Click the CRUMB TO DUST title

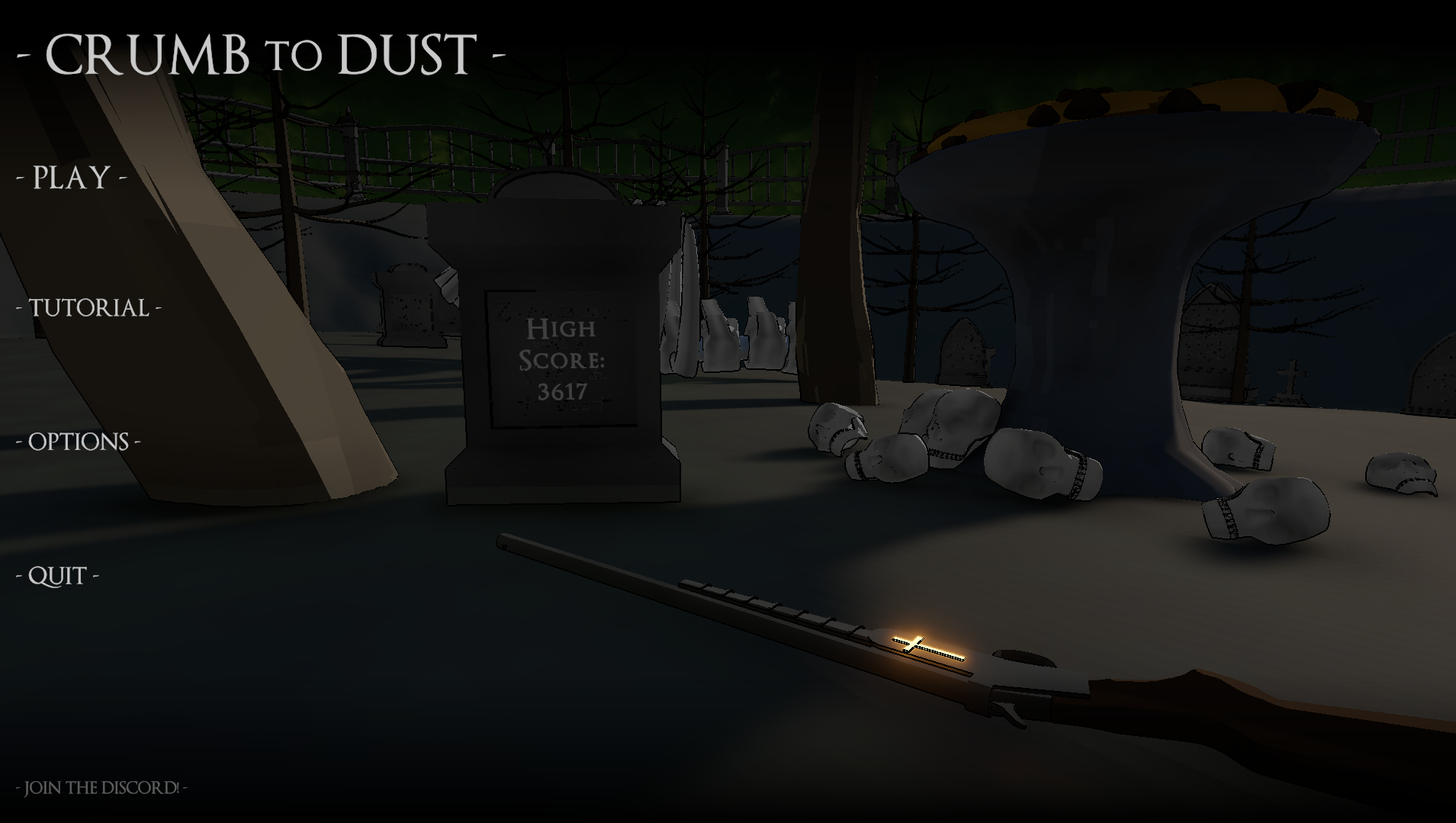tap(259, 53)
